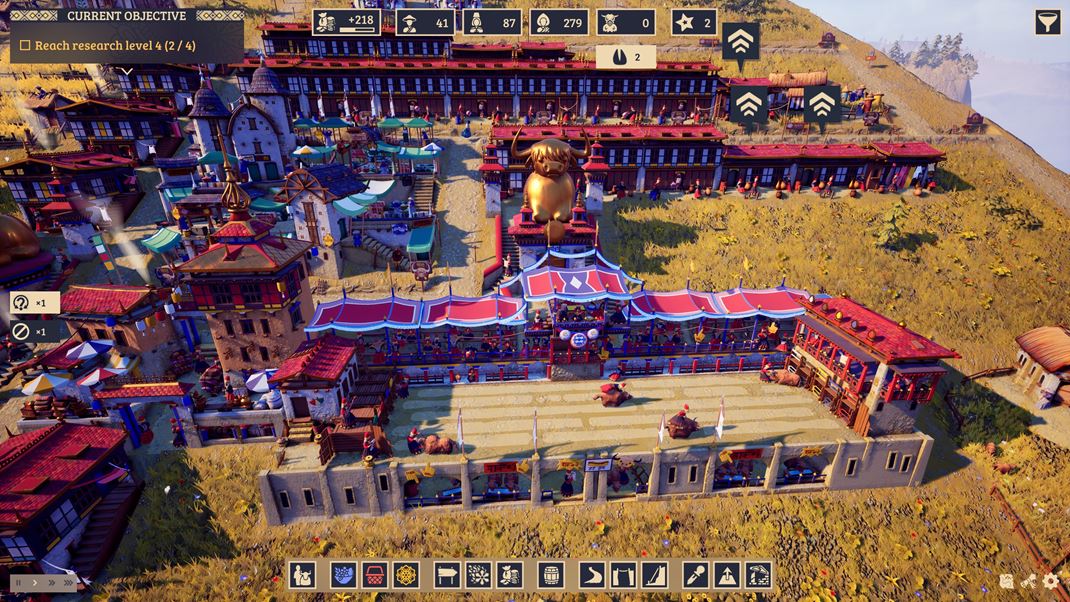Open the flower decorations category

[x=478, y=575]
